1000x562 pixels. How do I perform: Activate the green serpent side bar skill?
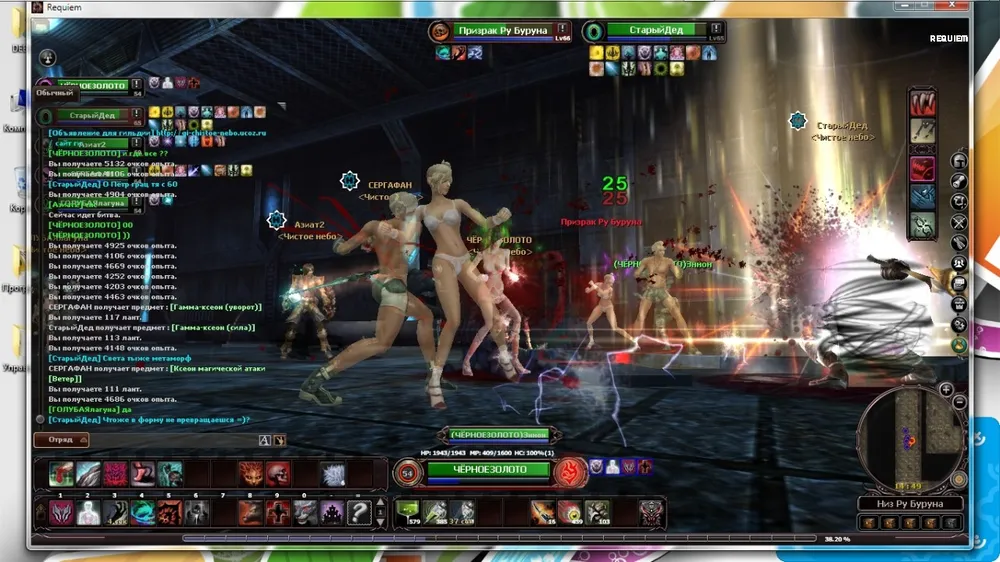pyautogui.click(x=922, y=225)
